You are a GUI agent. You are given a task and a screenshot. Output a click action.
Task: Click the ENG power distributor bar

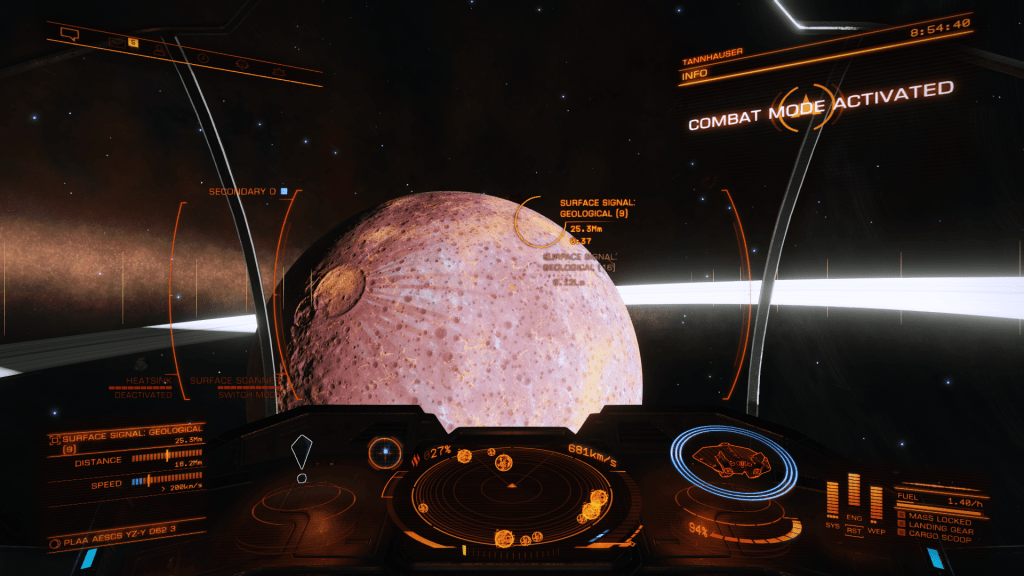[853, 491]
